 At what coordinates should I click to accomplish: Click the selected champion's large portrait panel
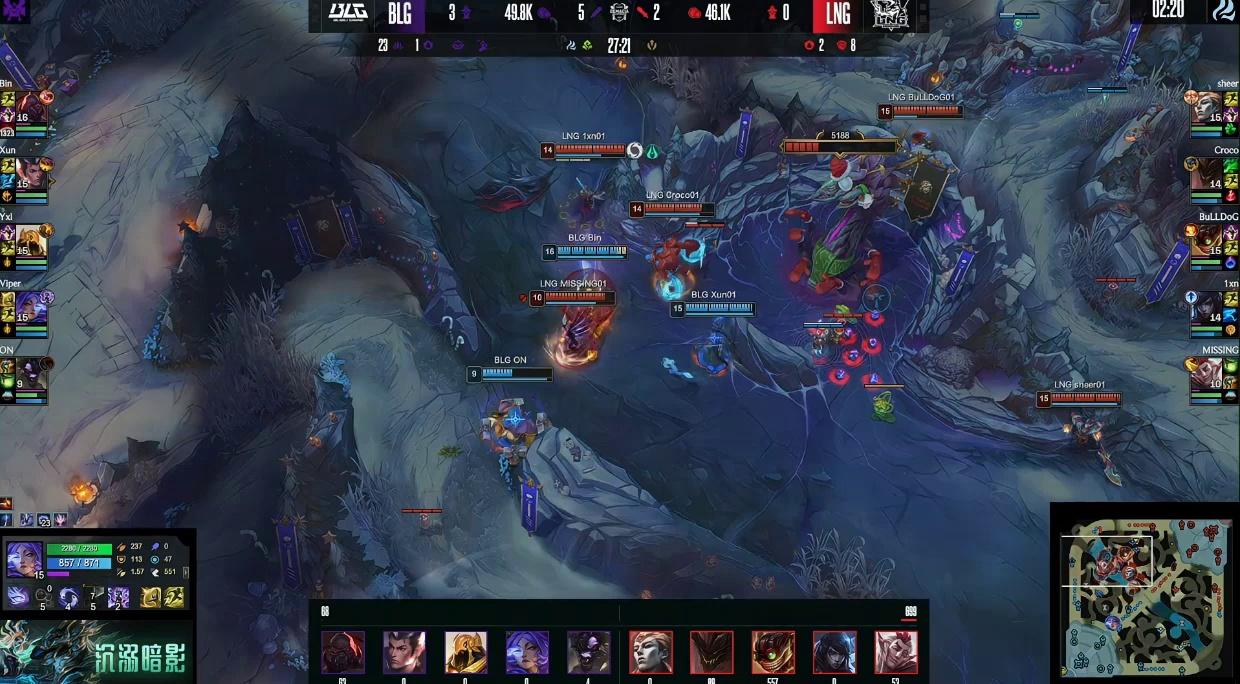(24, 558)
